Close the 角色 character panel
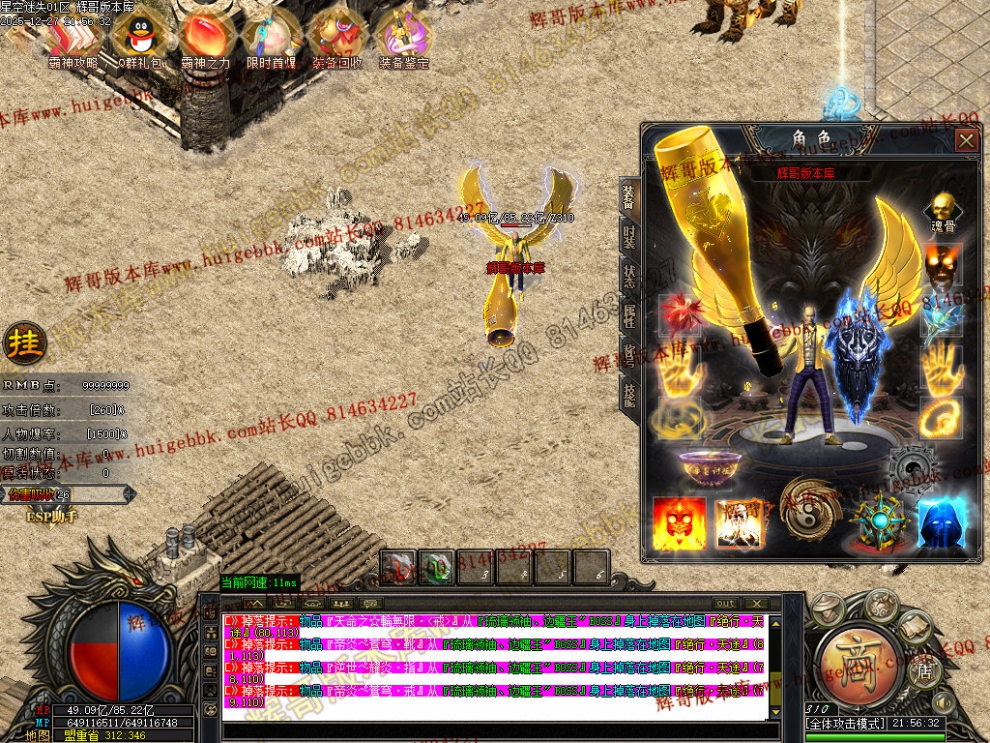Screen dimensions: 990x743 pyautogui.click(x=966, y=141)
